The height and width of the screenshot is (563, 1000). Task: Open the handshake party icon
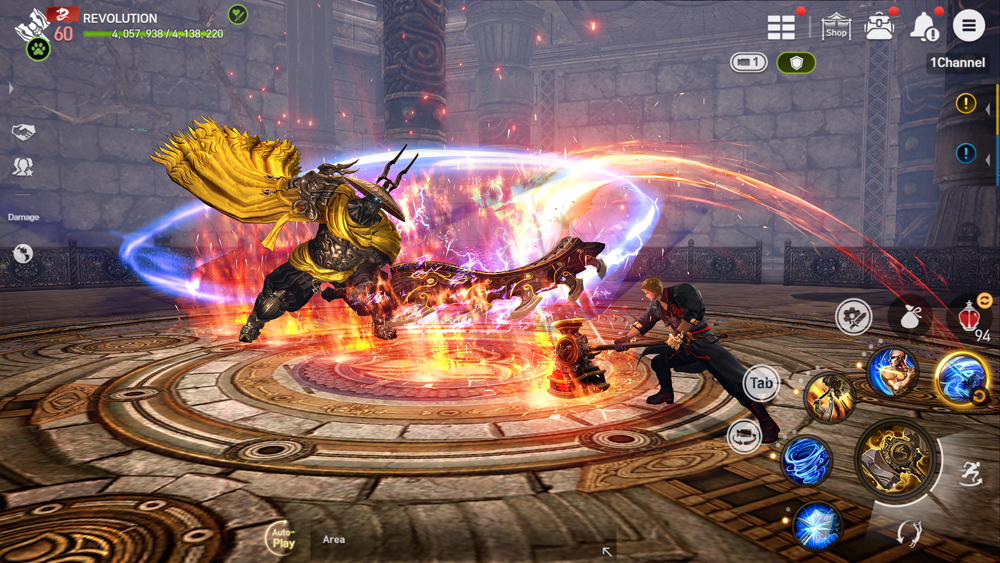click(23, 132)
